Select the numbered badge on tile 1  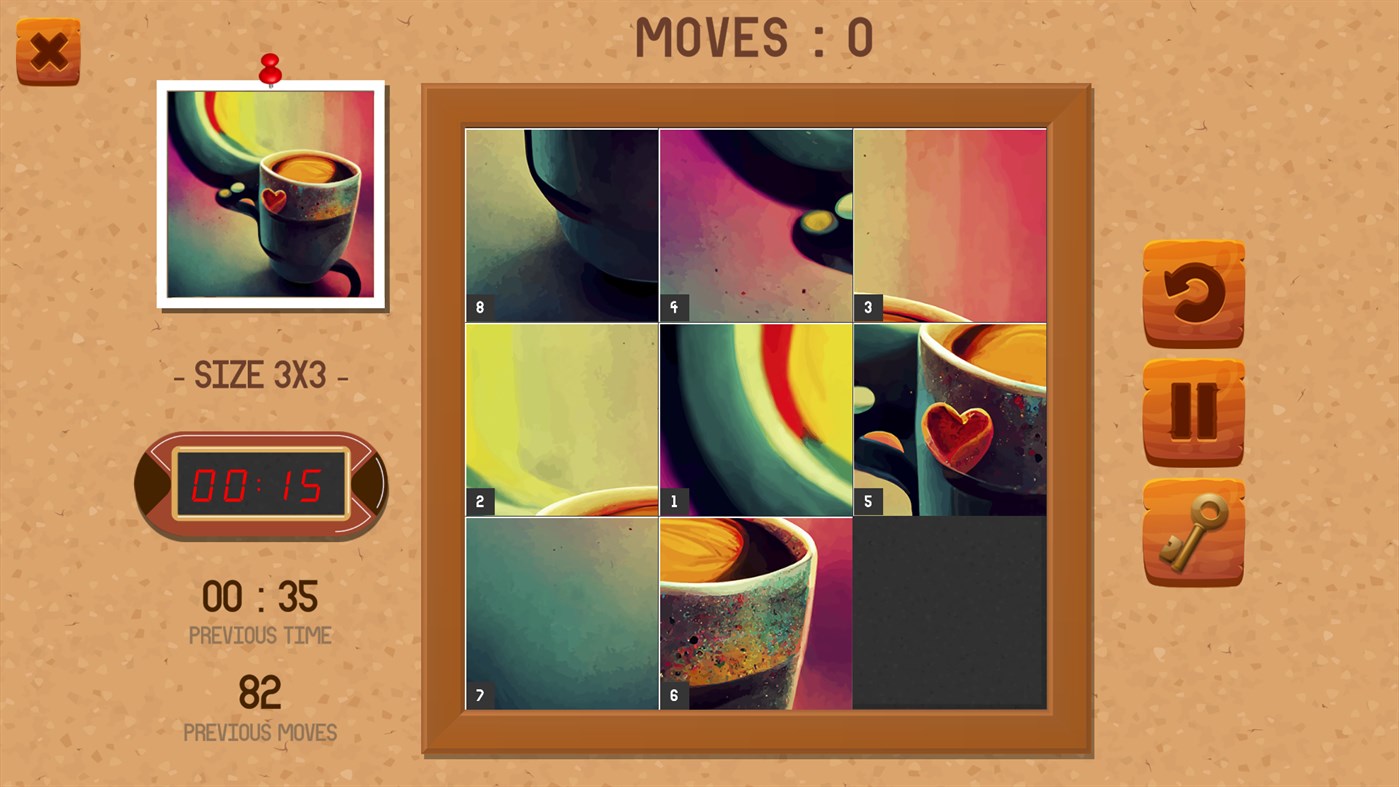(x=674, y=500)
